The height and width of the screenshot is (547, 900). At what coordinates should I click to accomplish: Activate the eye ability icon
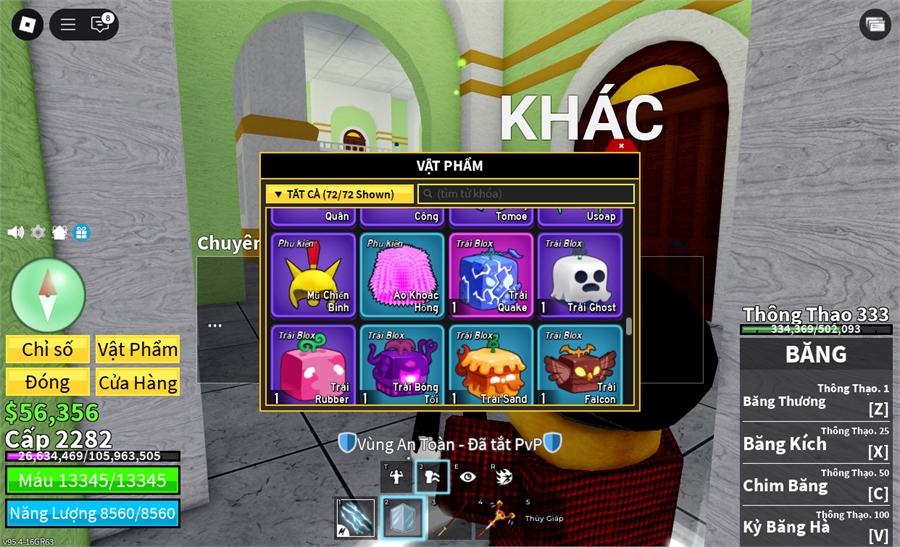[467, 477]
